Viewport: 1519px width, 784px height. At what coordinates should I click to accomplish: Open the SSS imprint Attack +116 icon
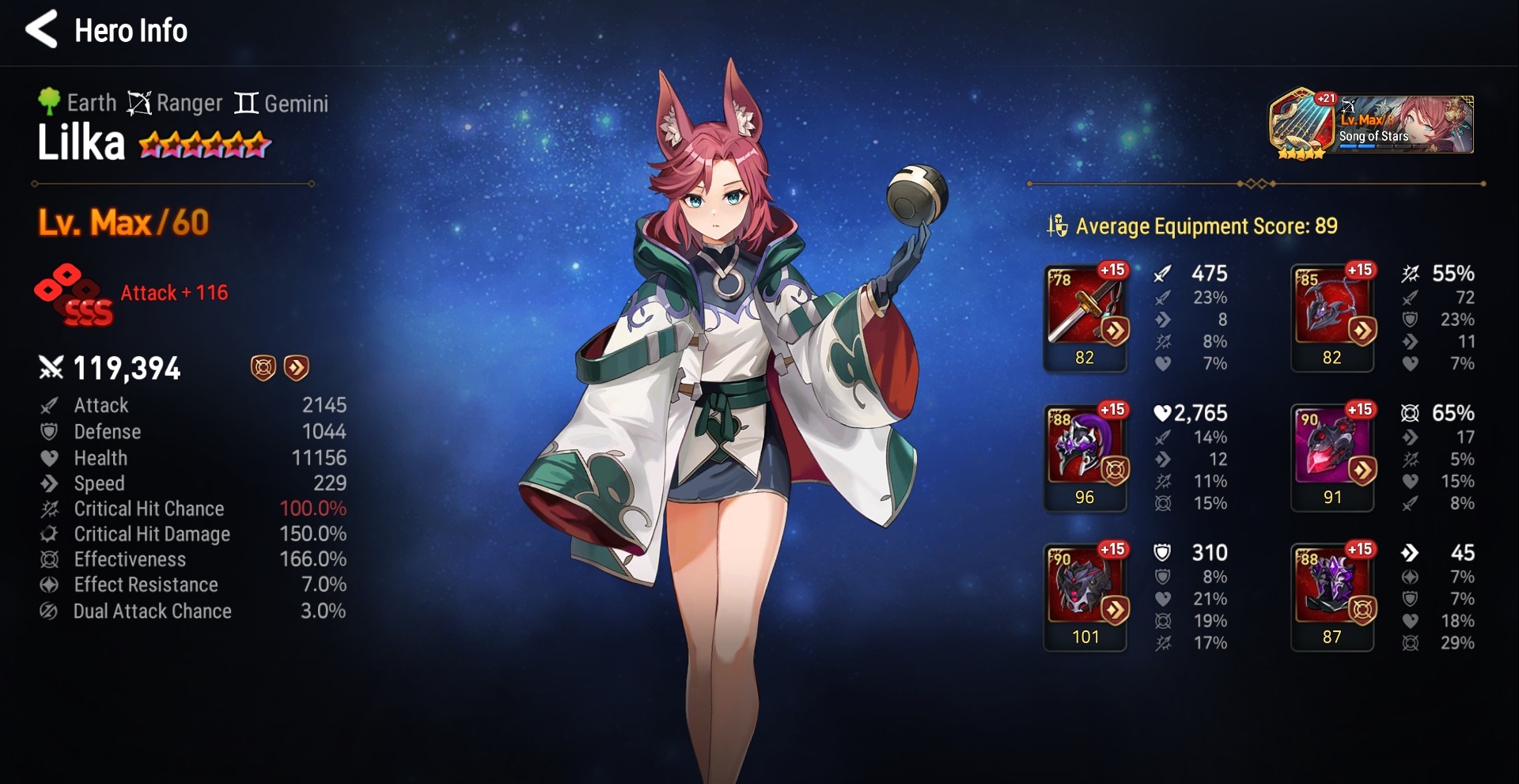click(74, 294)
